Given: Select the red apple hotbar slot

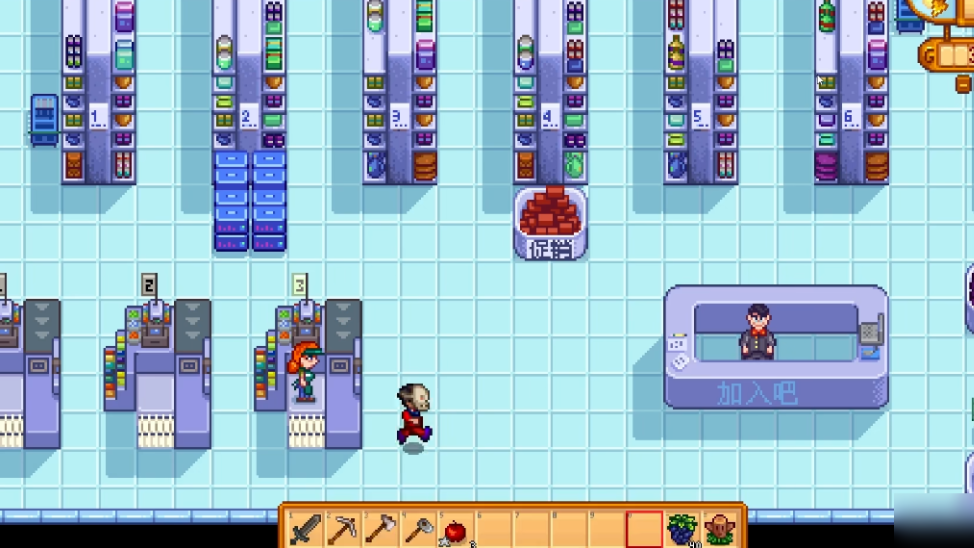Looking at the screenshot, I should click(456, 529).
